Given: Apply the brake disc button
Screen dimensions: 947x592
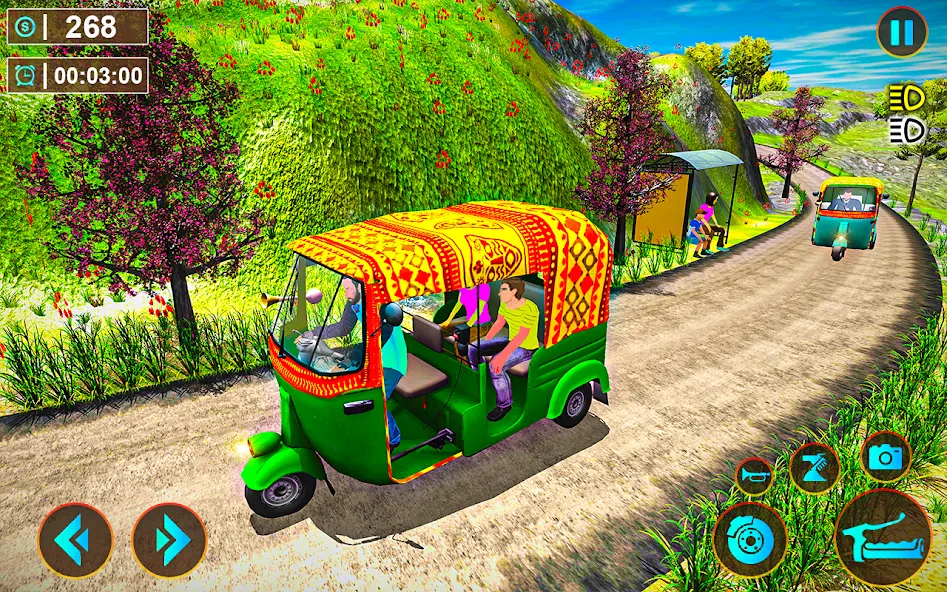Looking at the screenshot, I should pyautogui.click(x=750, y=540).
